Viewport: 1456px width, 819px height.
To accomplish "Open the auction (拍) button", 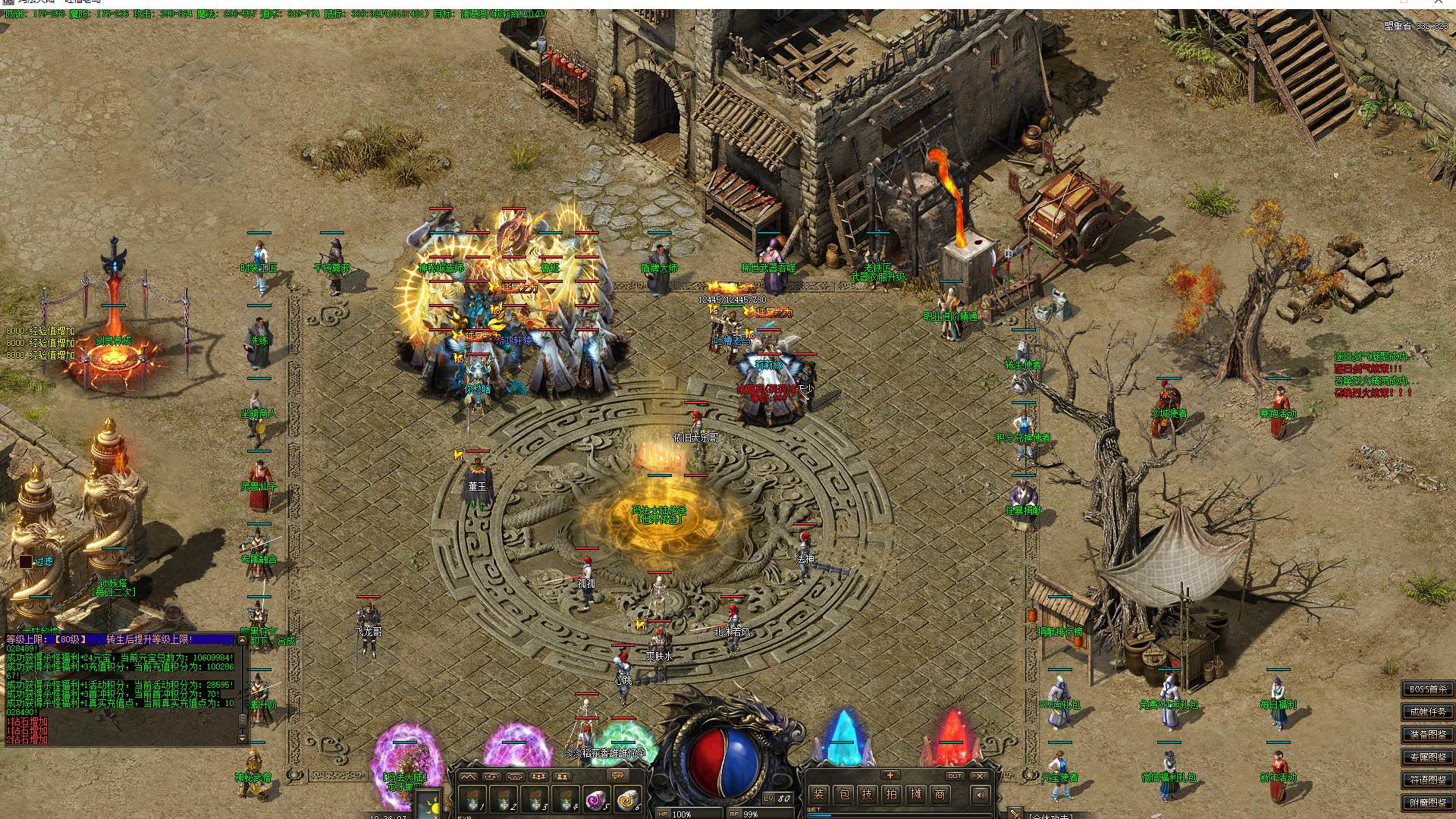I will [892, 794].
